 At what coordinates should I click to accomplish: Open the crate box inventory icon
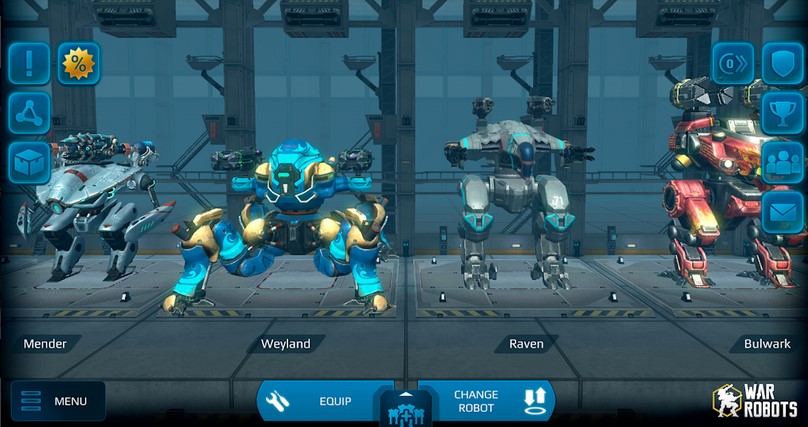click(x=29, y=163)
